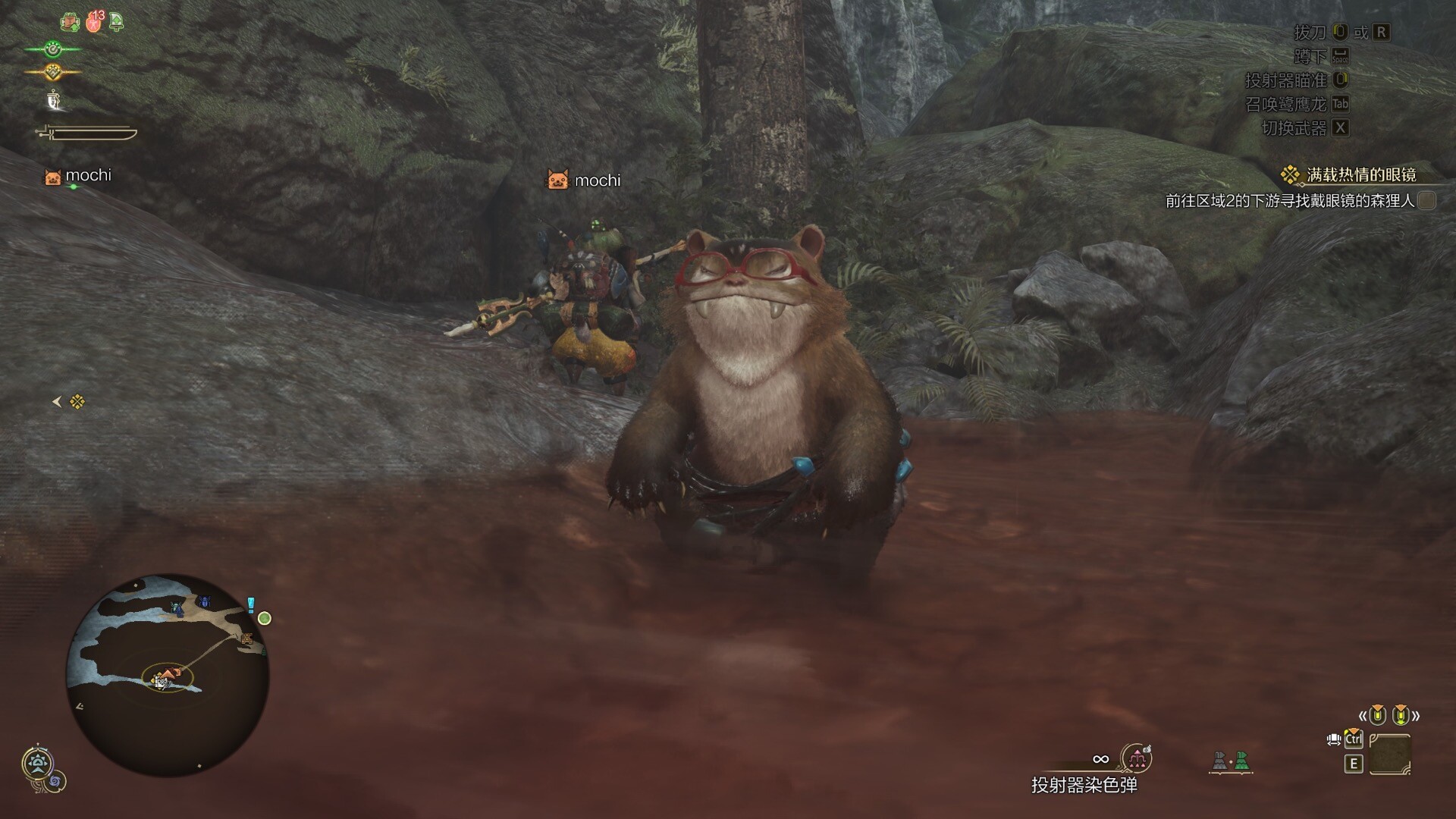Click the red buff icon showing 13
The height and width of the screenshot is (819, 1456).
[x=95, y=21]
